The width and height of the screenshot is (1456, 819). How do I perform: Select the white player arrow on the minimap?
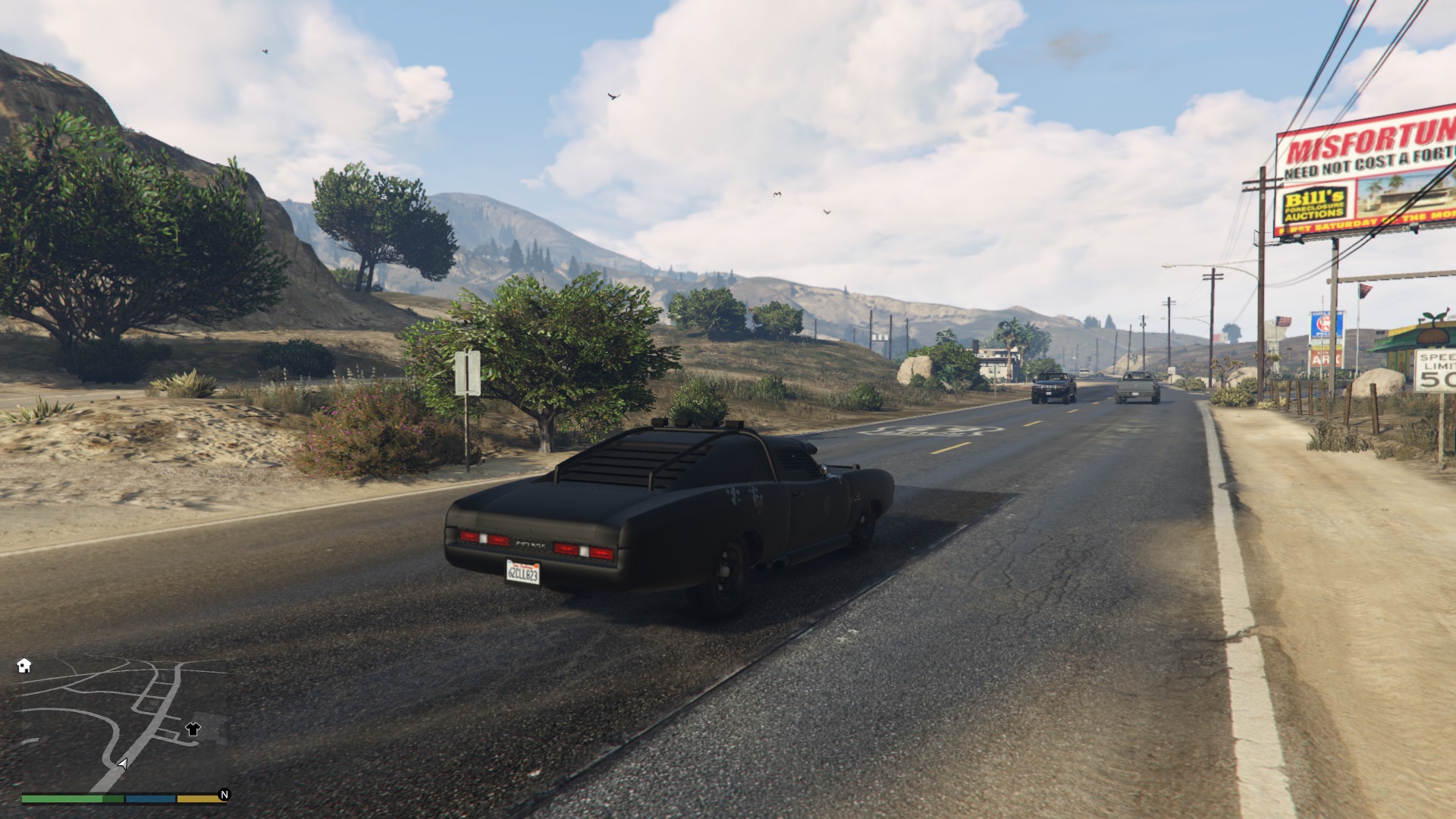tap(123, 764)
